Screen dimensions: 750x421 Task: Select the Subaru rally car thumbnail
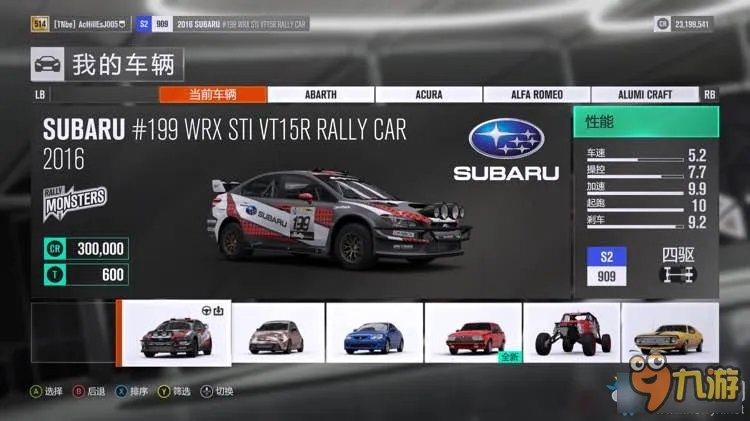tap(175, 332)
